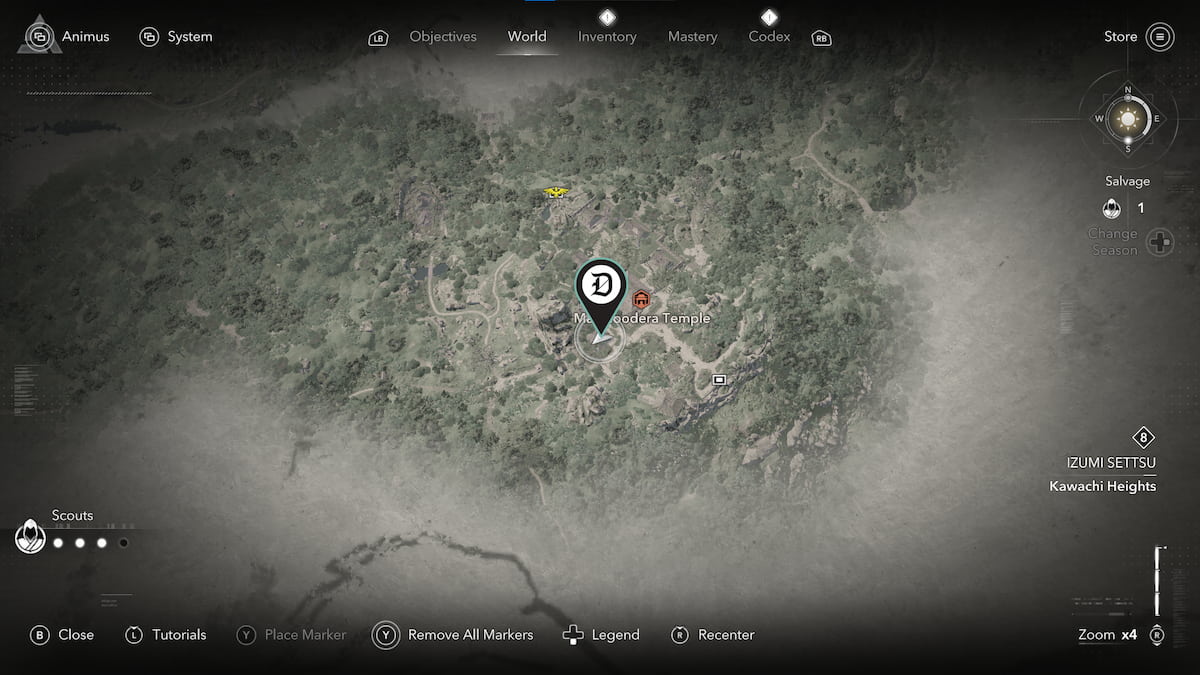Select the small white square map icon
Screen dimensions: 1200x675
coord(719,380)
